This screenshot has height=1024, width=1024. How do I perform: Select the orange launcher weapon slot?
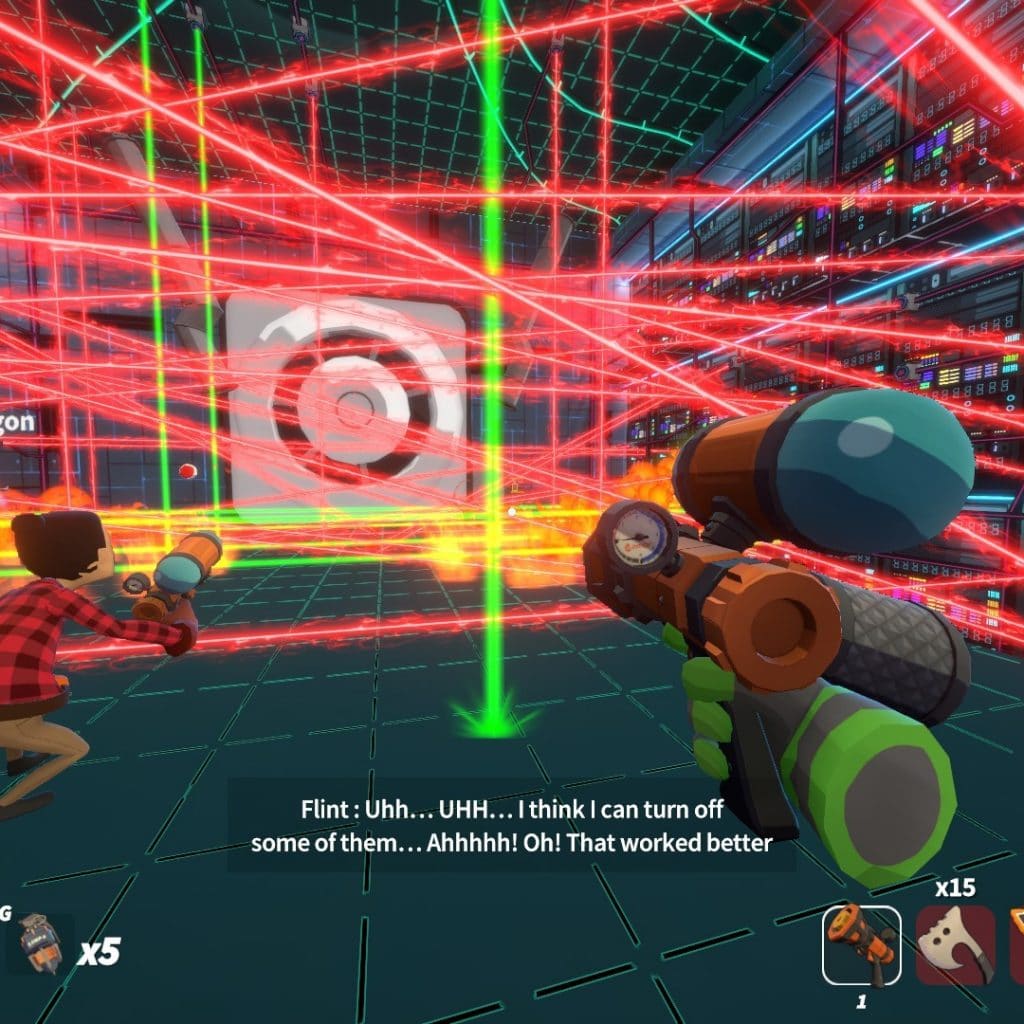(x=860, y=944)
